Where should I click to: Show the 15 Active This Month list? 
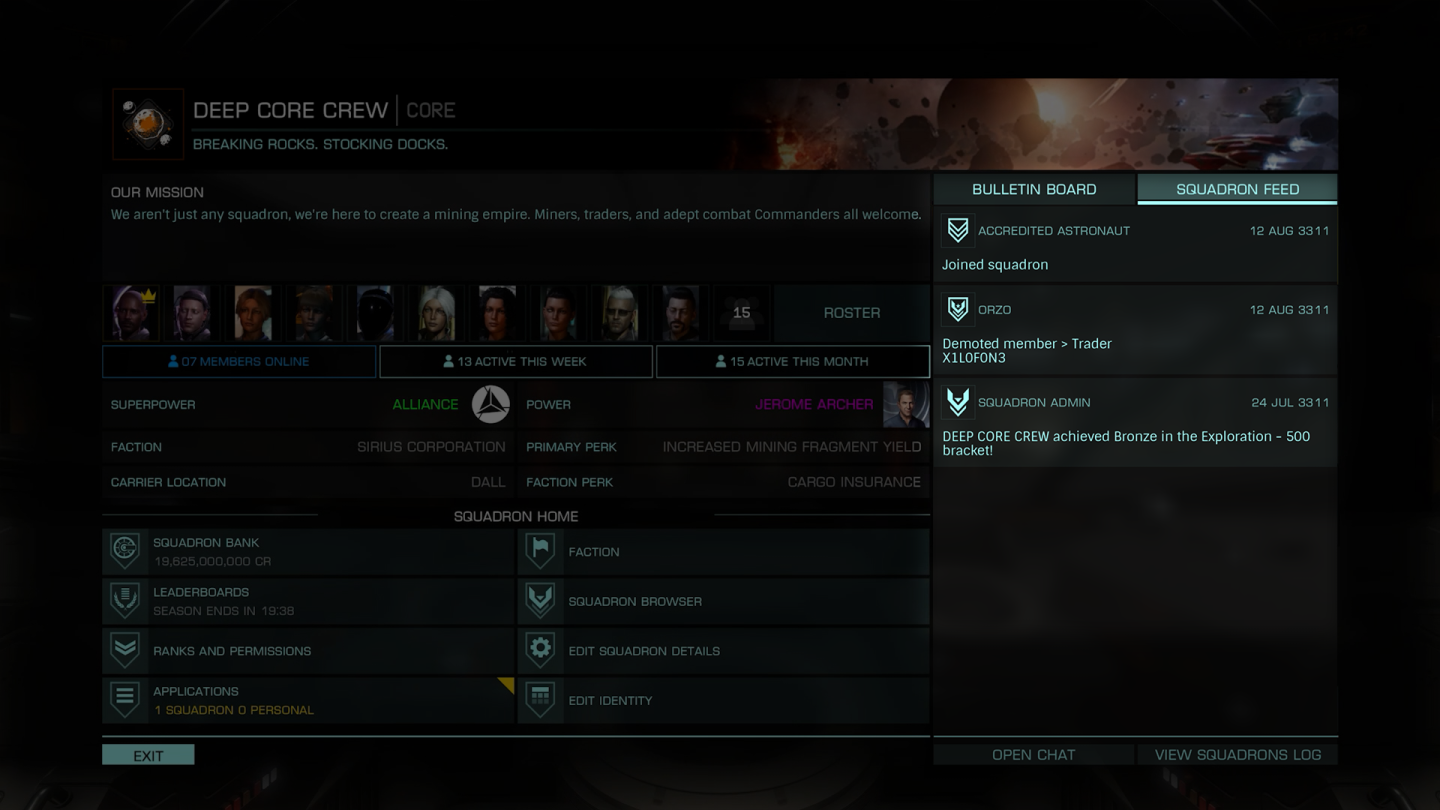[792, 361]
